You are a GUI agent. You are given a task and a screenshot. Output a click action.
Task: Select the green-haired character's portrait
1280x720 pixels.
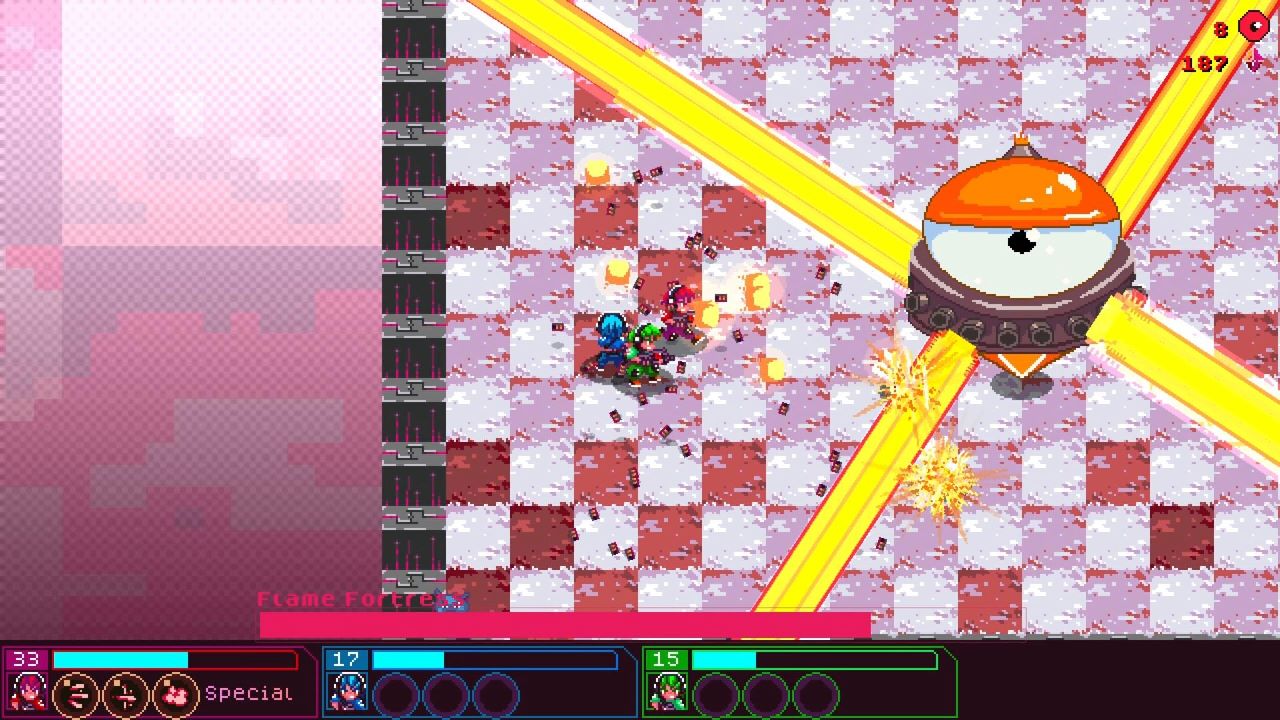pyautogui.click(x=667, y=692)
